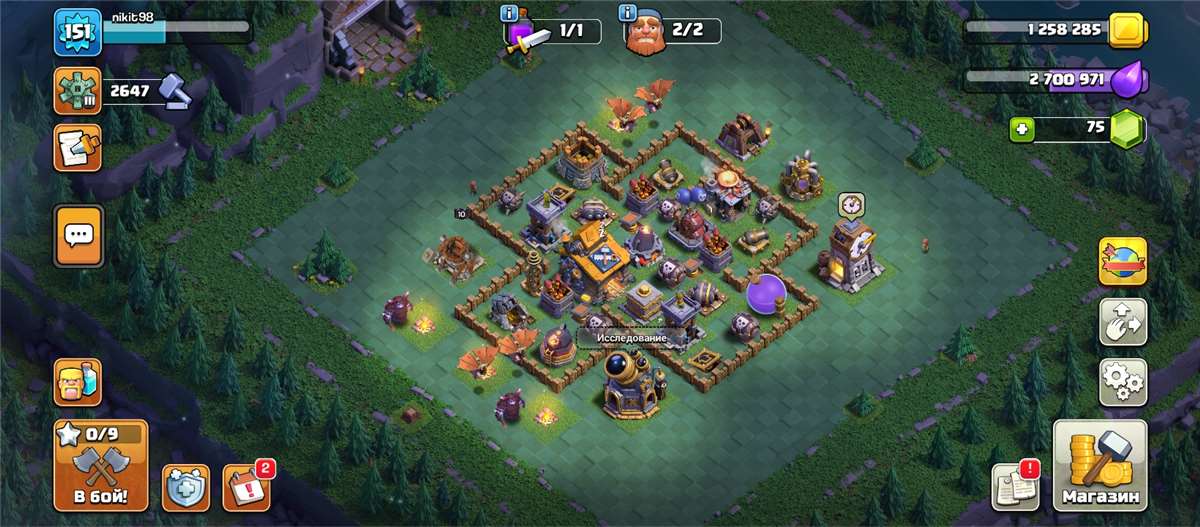Open the quest scroll button
This screenshot has width=1200, height=527.
pyautogui.click(x=78, y=146)
